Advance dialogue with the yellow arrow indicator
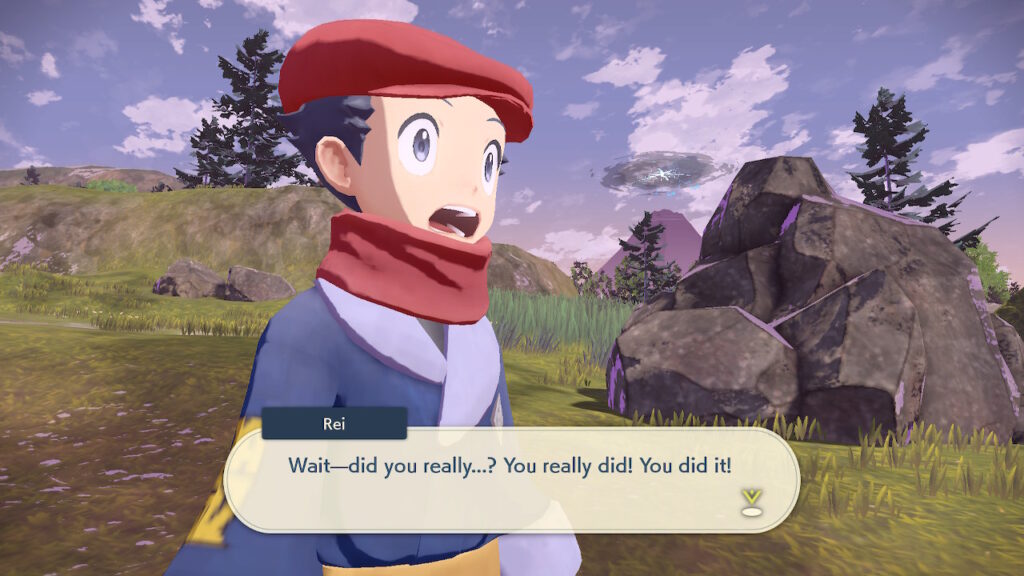 pos(752,502)
